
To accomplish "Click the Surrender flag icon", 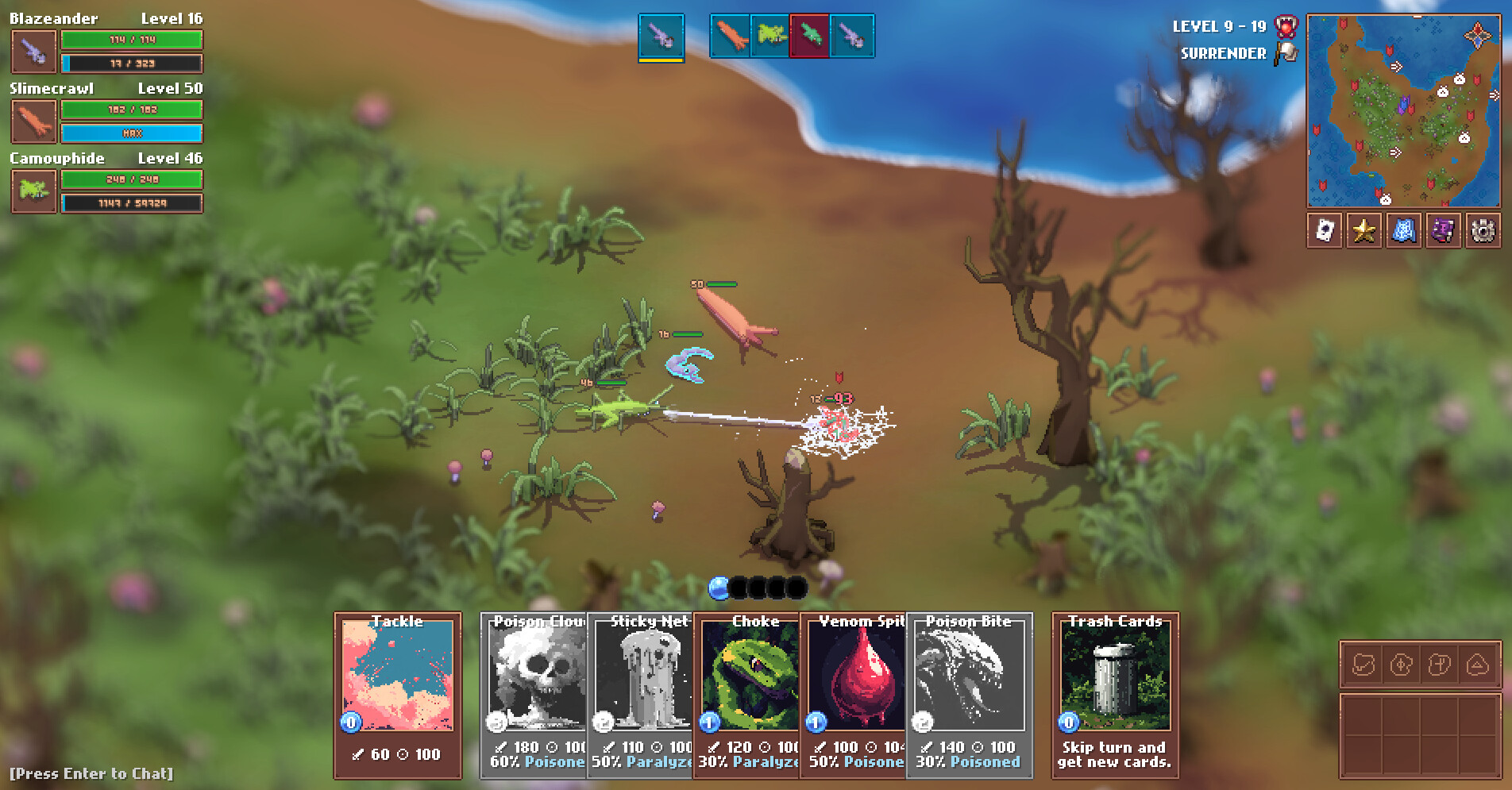I will [1286, 50].
